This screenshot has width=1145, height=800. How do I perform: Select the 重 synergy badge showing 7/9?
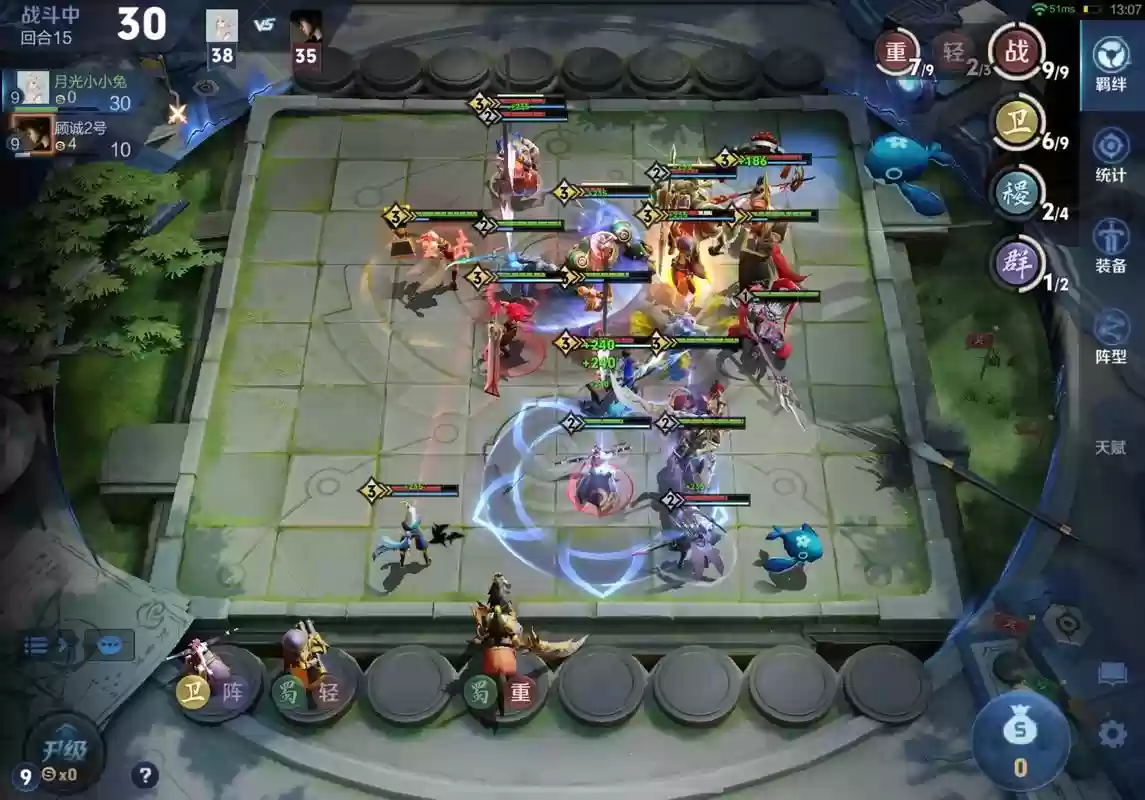897,52
